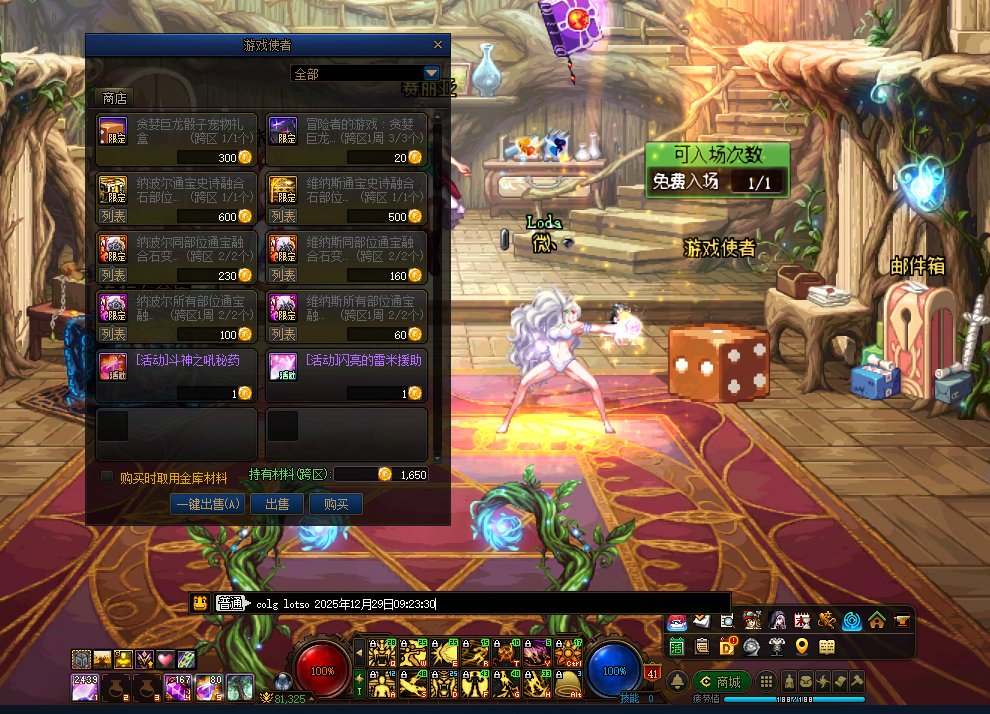Open the green house icon
Image resolution: width=990 pixels, height=714 pixels.
click(x=877, y=621)
